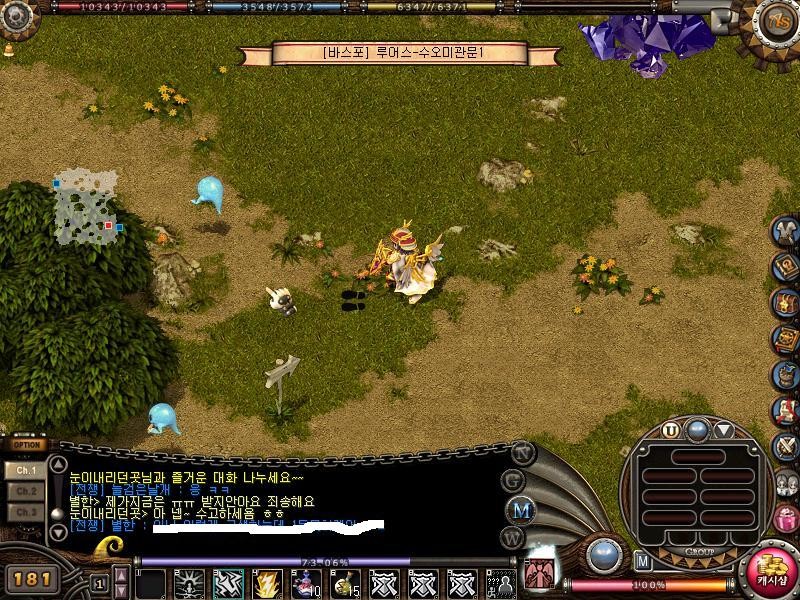Collapse the Group panel with down arrow

723,431
